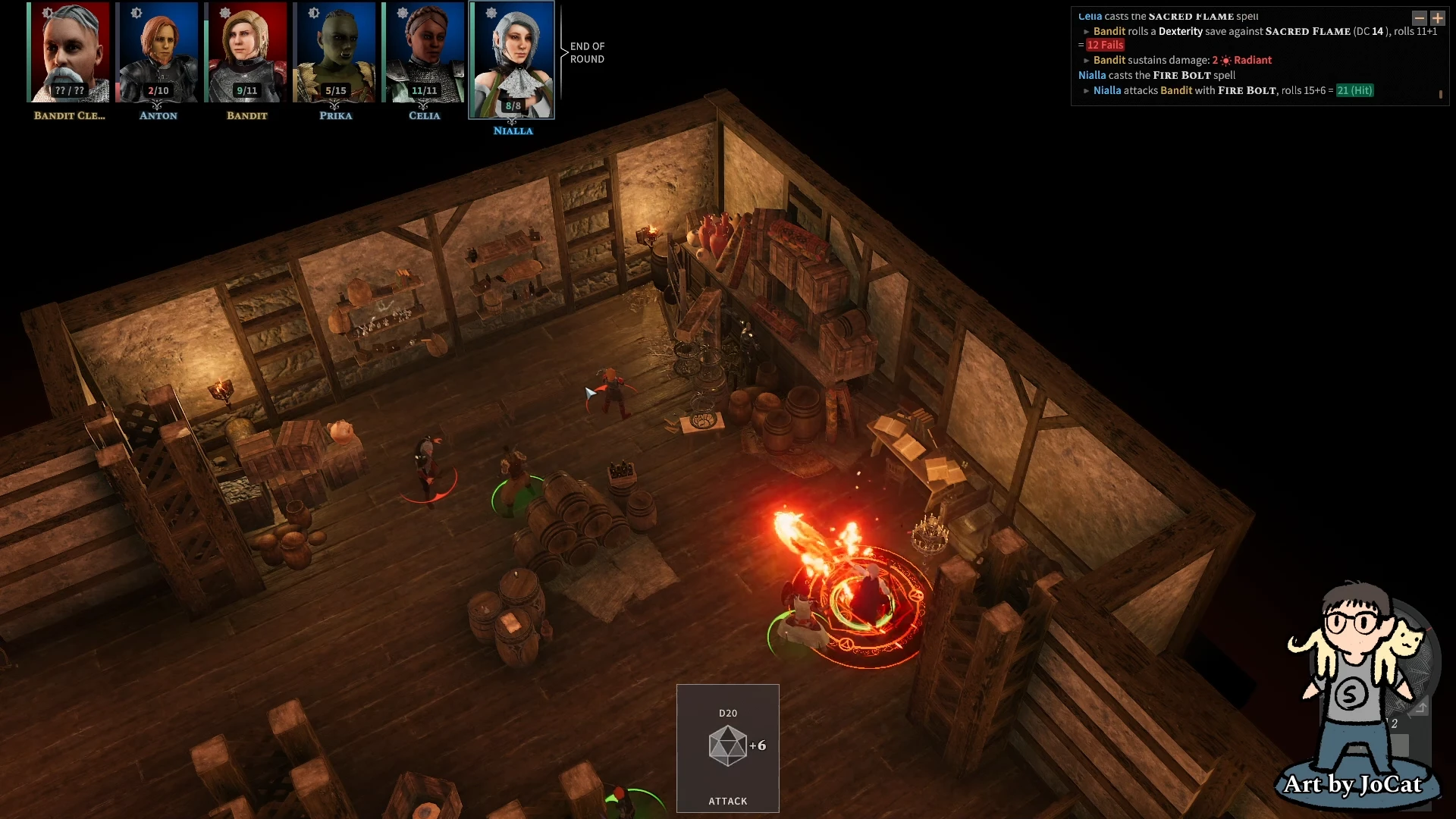This screenshot has width=1456, height=819.
Task: Toggle Bandit Cleric's portrait selection
Action: pyautogui.click(x=70, y=52)
